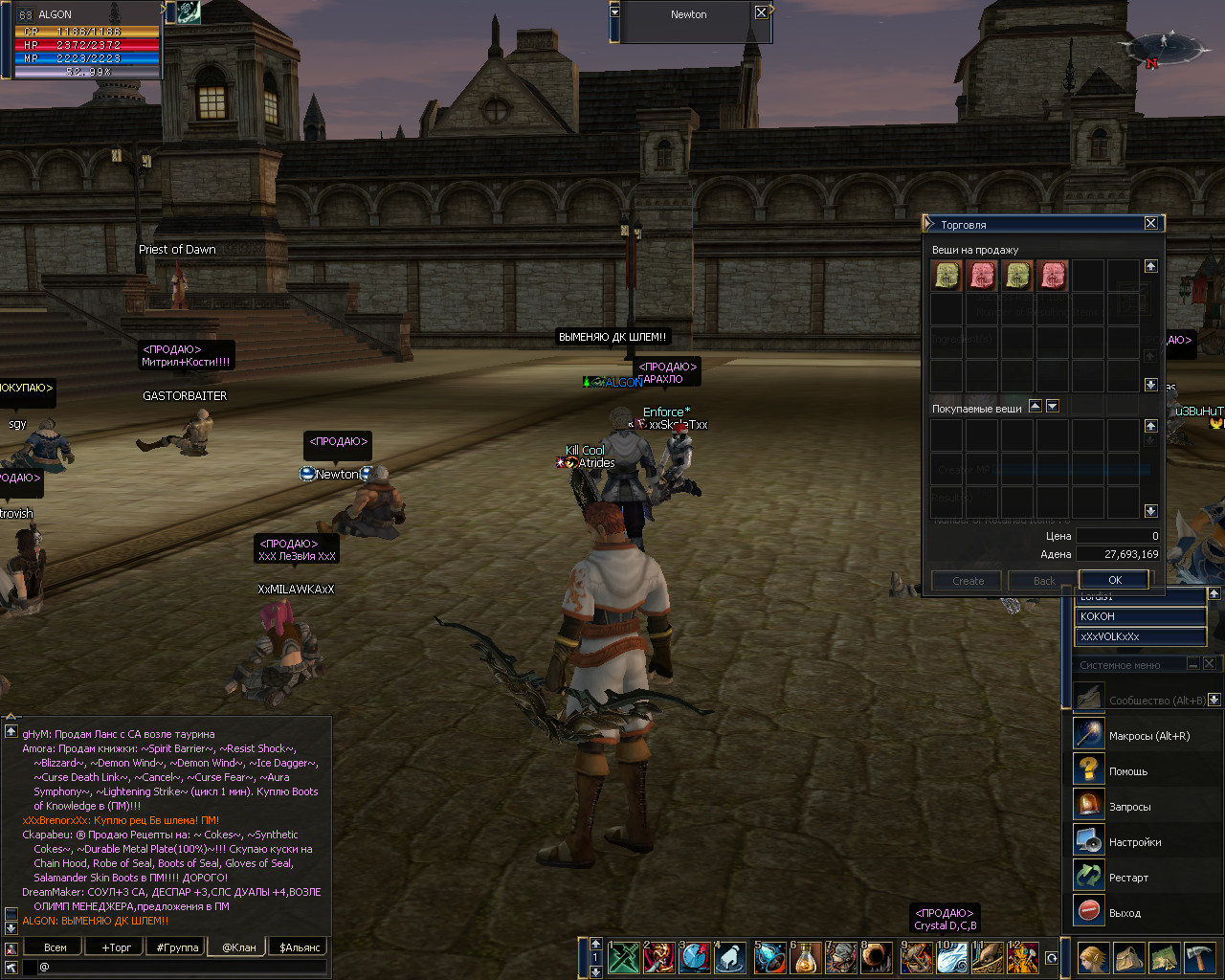Click the chat message input field
1225x980 pixels.
click(182, 968)
